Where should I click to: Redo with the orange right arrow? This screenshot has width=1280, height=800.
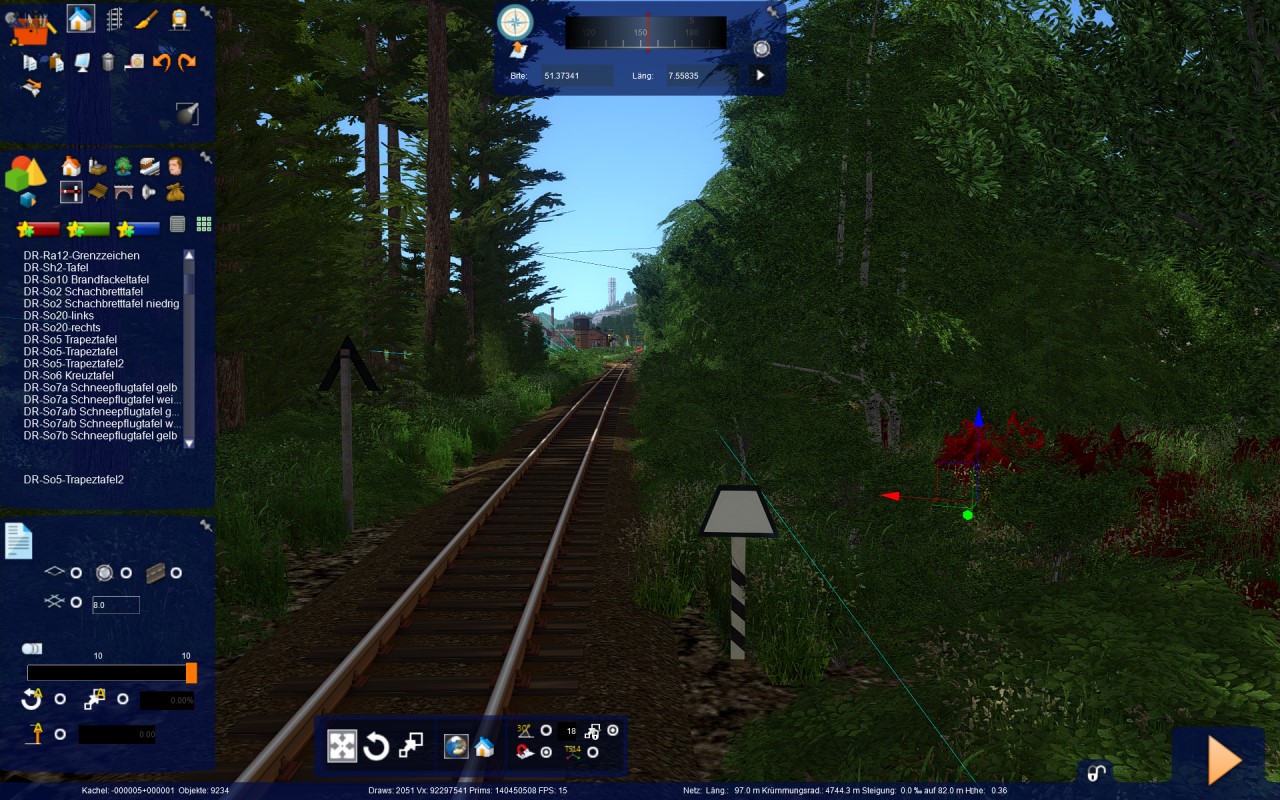pyautogui.click(x=187, y=62)
